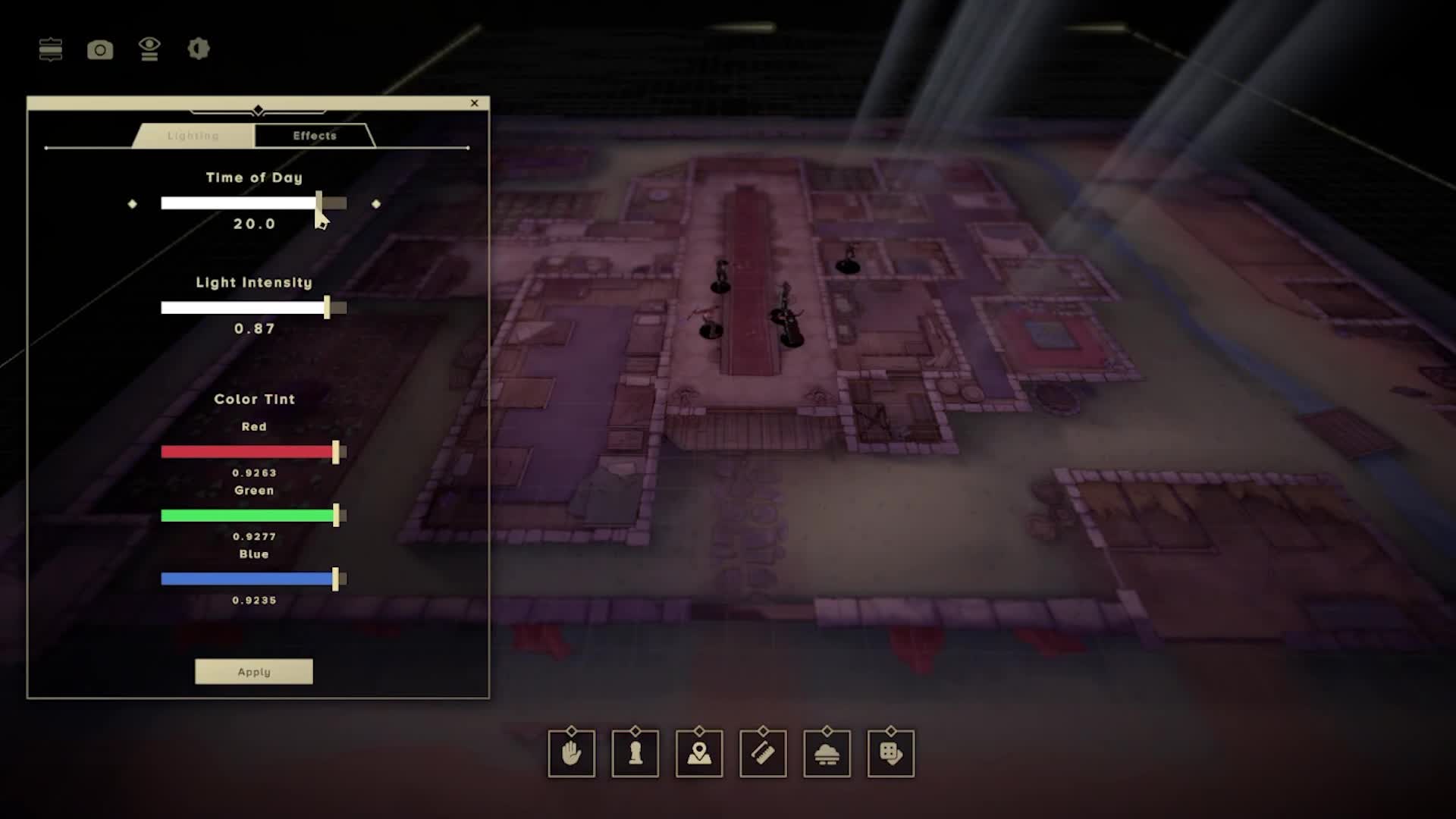This screenshot has width=1456, height=819.
Task: Open the map locations tool
Action: tap(699, 753)
